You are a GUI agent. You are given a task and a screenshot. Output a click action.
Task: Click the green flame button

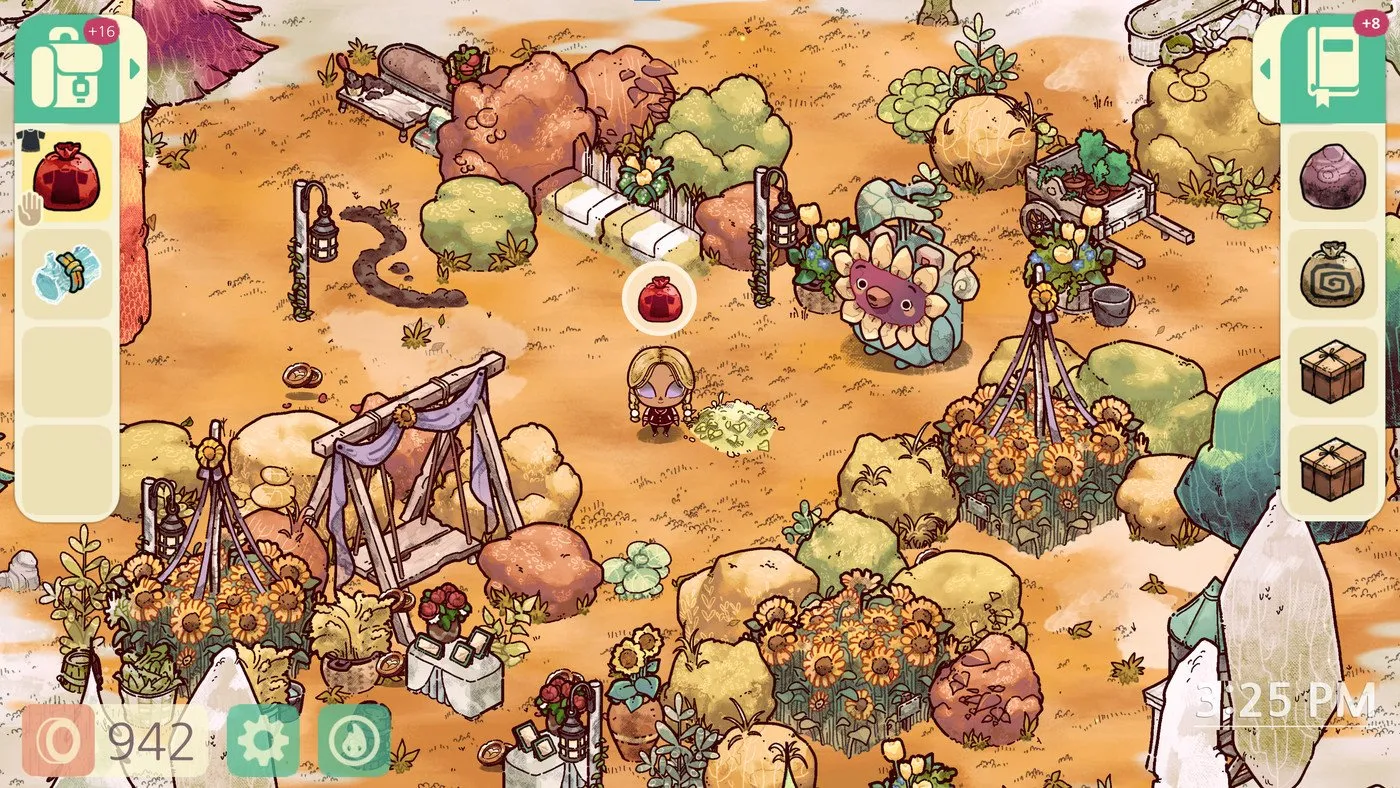pos(354,741)
